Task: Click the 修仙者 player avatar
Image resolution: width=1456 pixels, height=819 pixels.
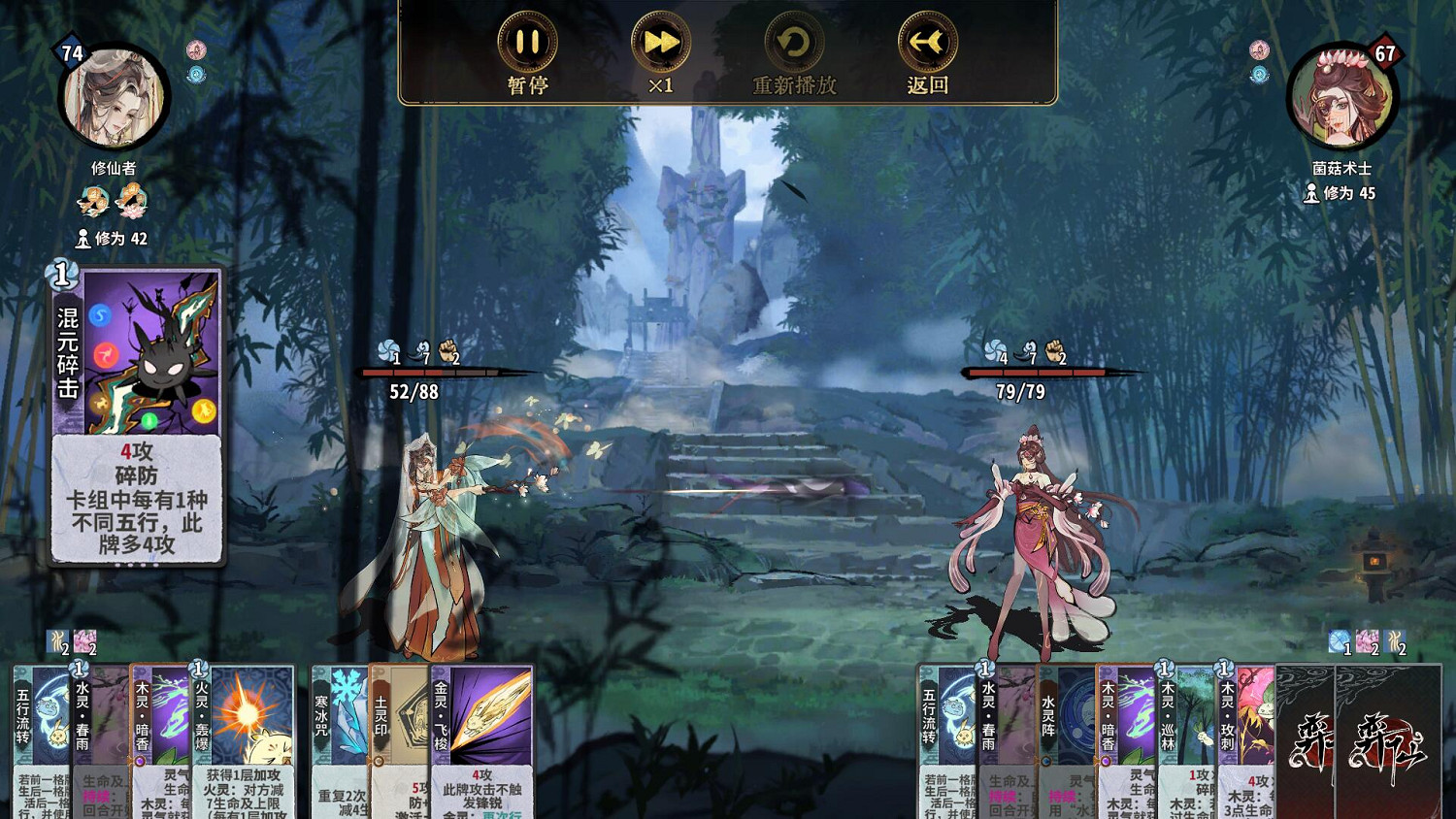Action: tap(116, 97)
